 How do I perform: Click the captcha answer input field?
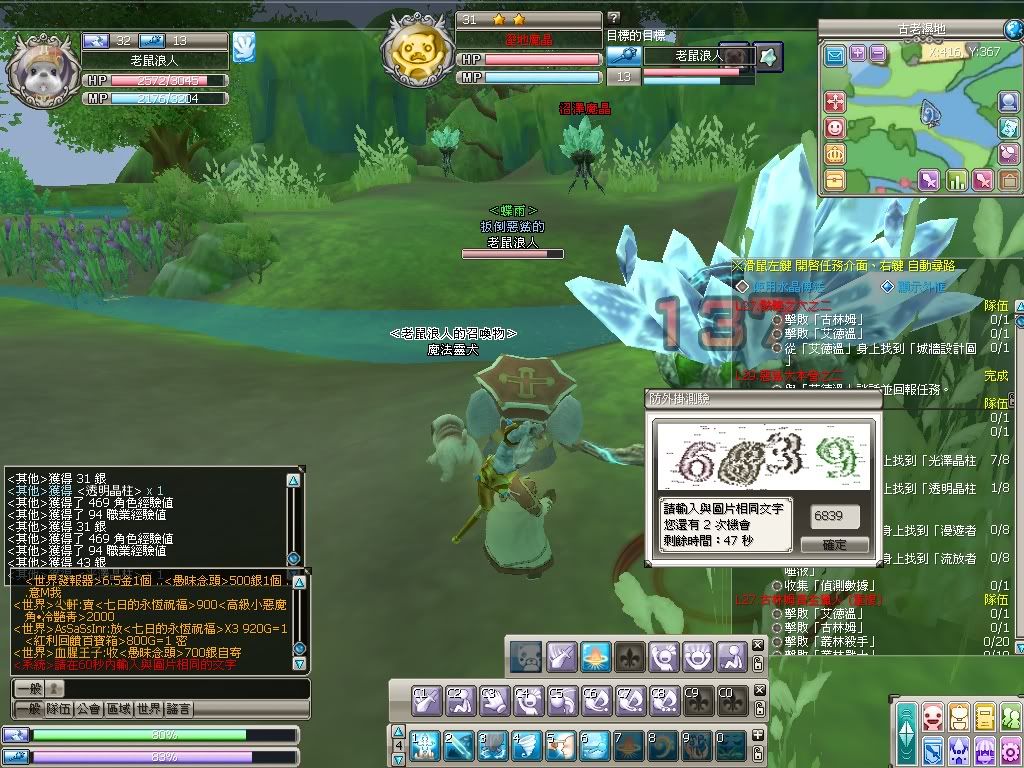tap(834, 516)
